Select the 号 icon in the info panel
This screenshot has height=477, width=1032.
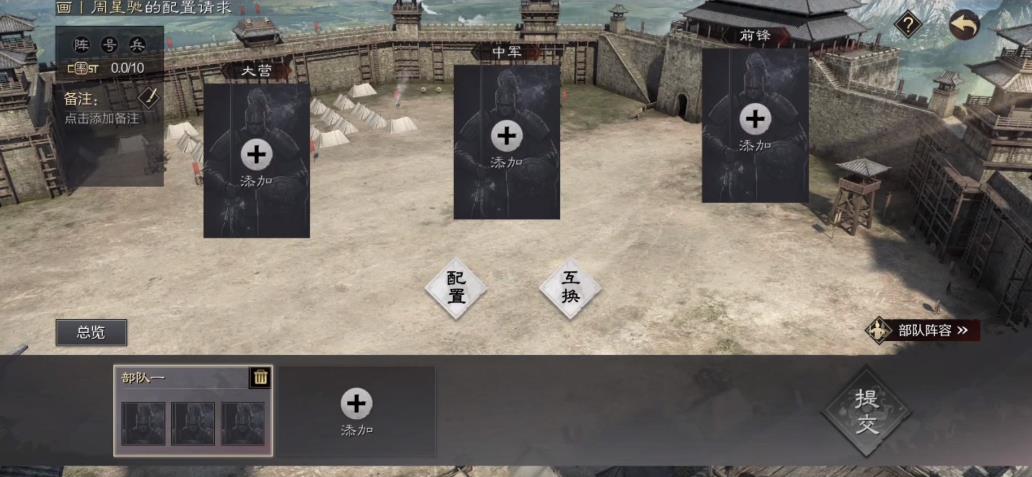pos(110,45)
